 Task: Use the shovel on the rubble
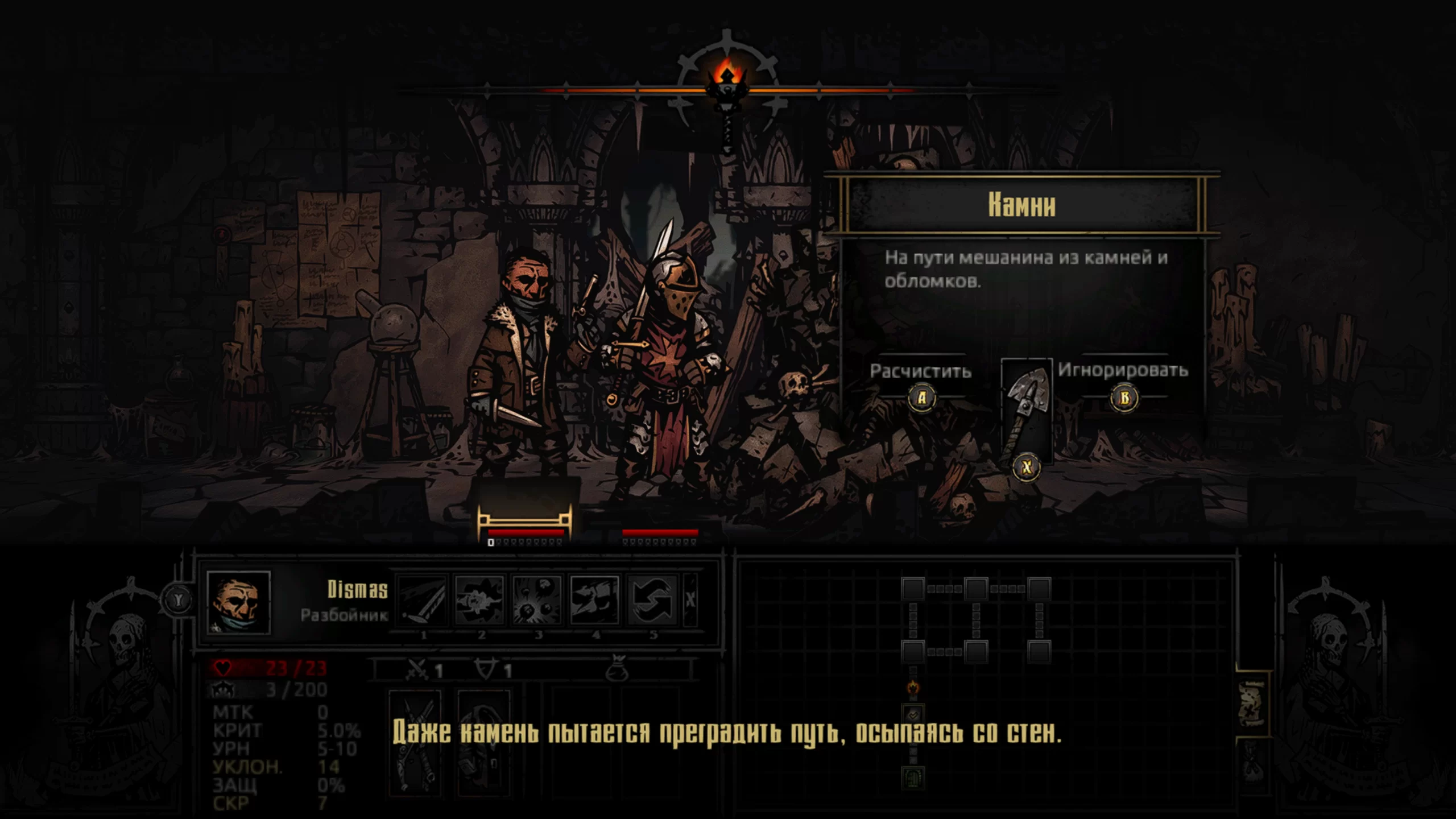(1026, 411)
